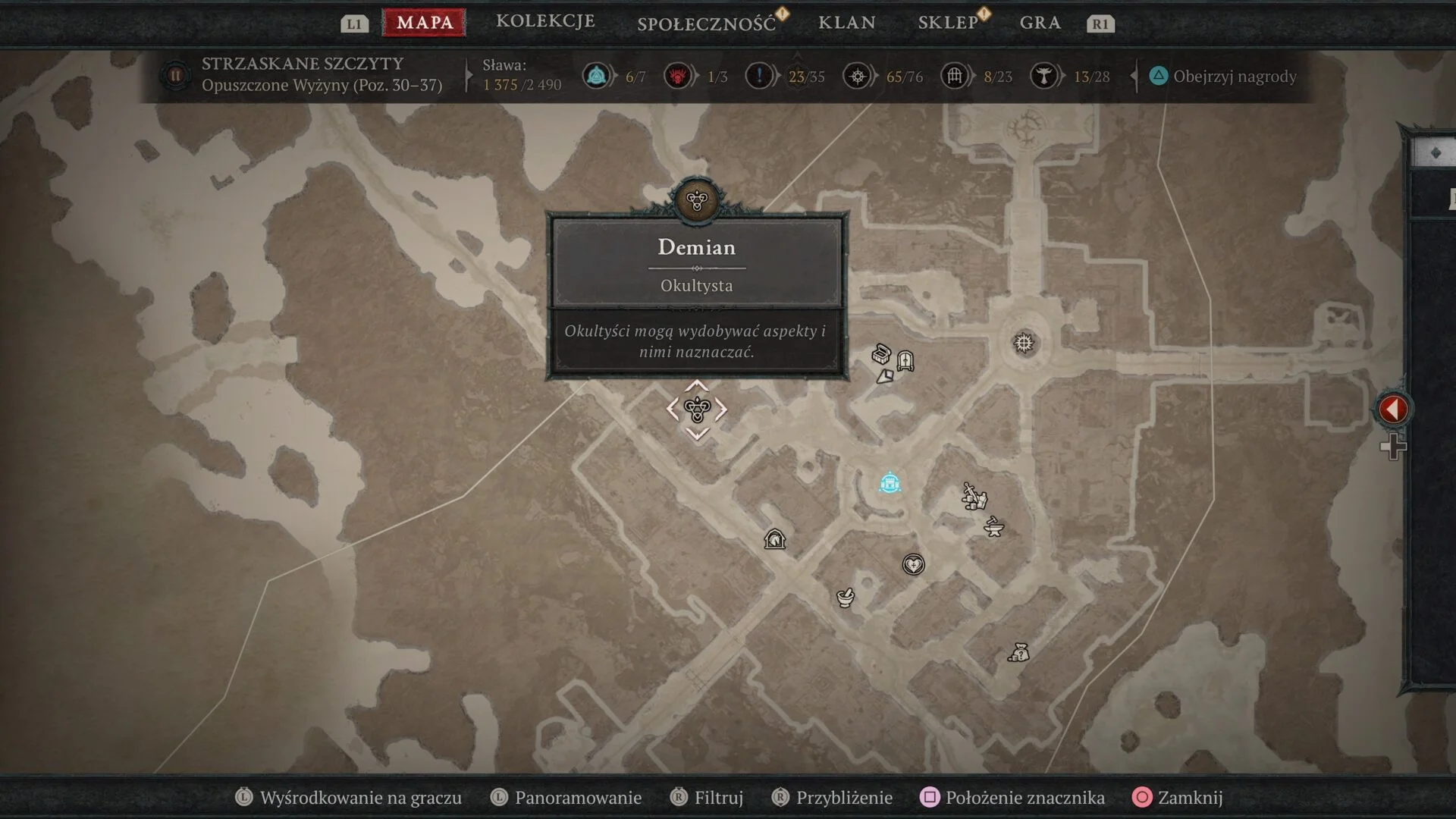Select the blacksmith anvil marker

(x=993, y=526)
